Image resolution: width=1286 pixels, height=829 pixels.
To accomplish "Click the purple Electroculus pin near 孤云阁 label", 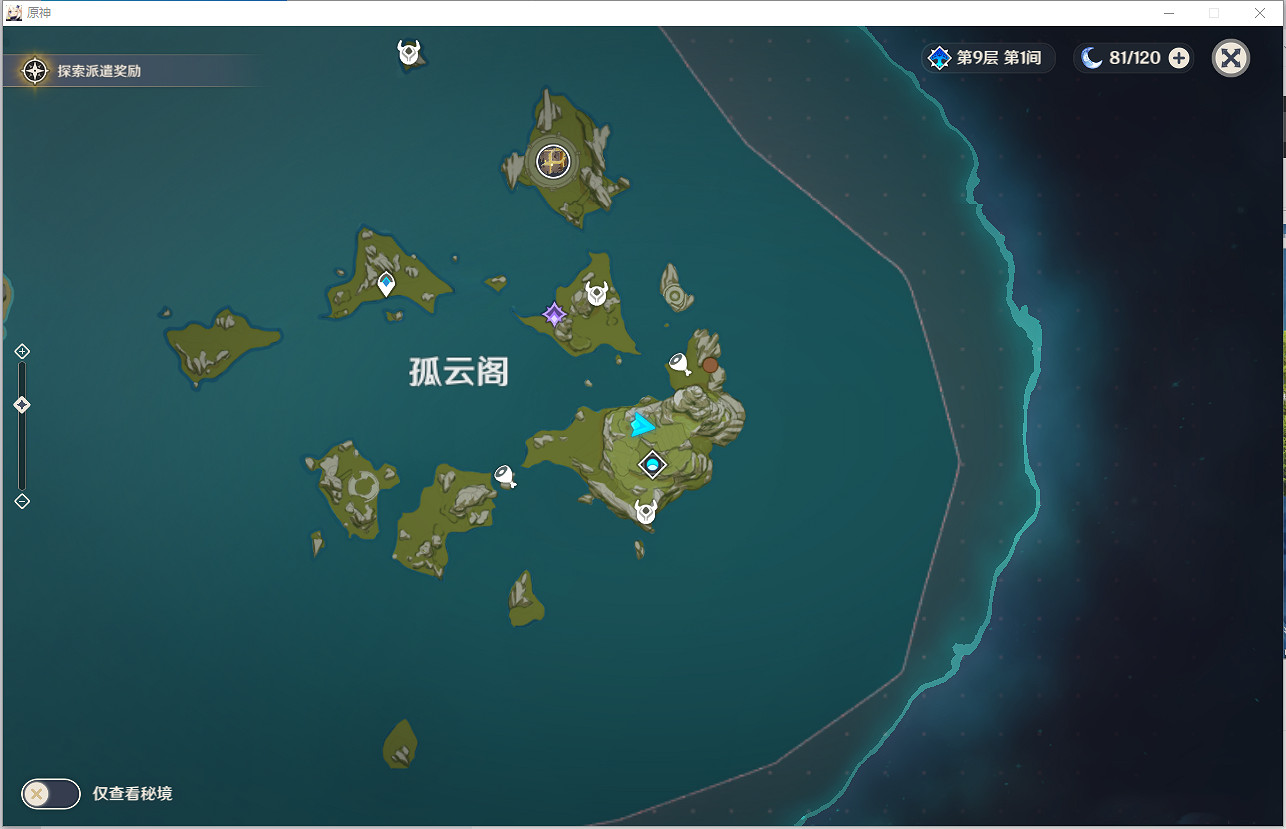I will coord(553,314).
